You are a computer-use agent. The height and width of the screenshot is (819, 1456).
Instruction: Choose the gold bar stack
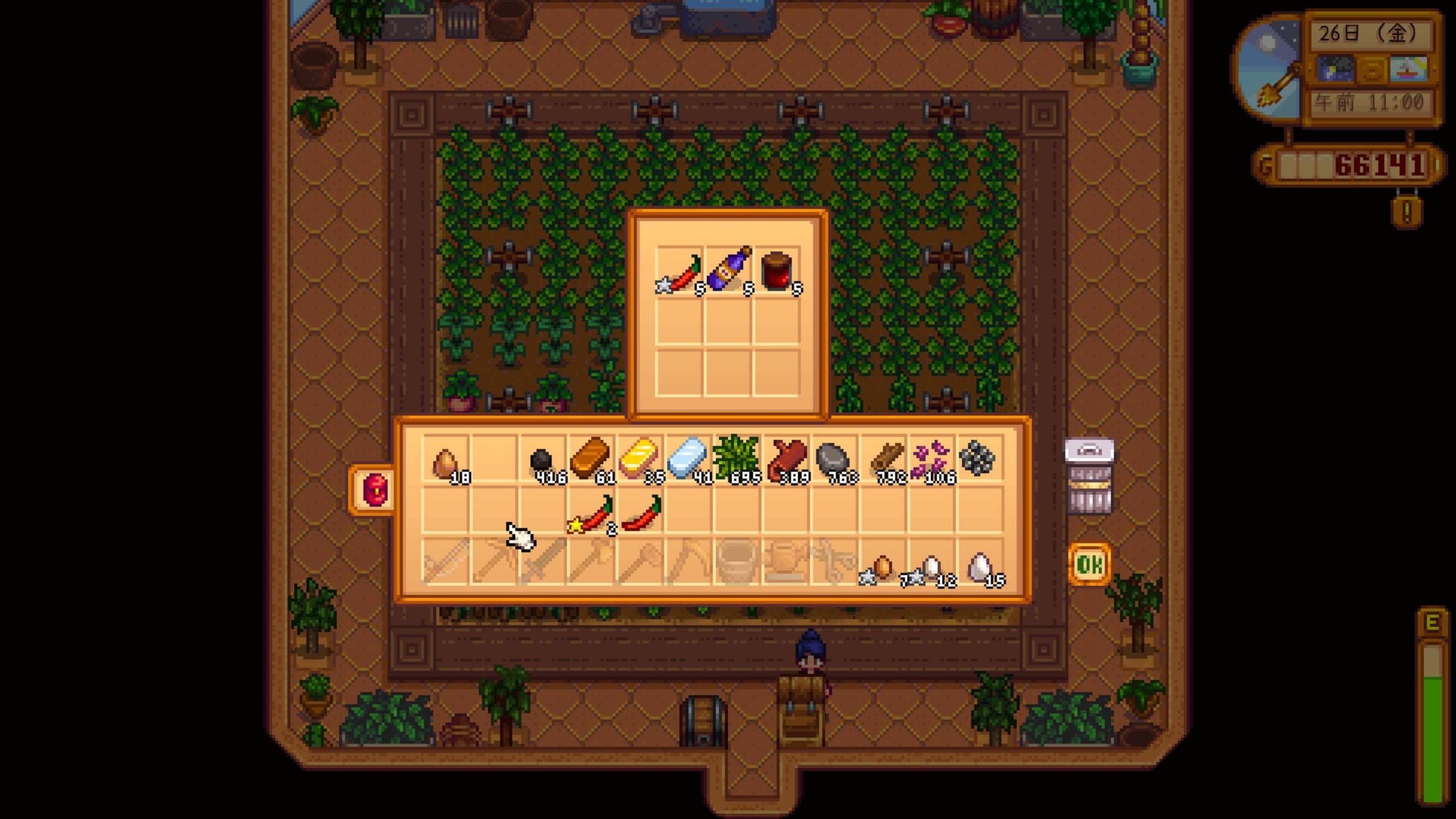639,462
